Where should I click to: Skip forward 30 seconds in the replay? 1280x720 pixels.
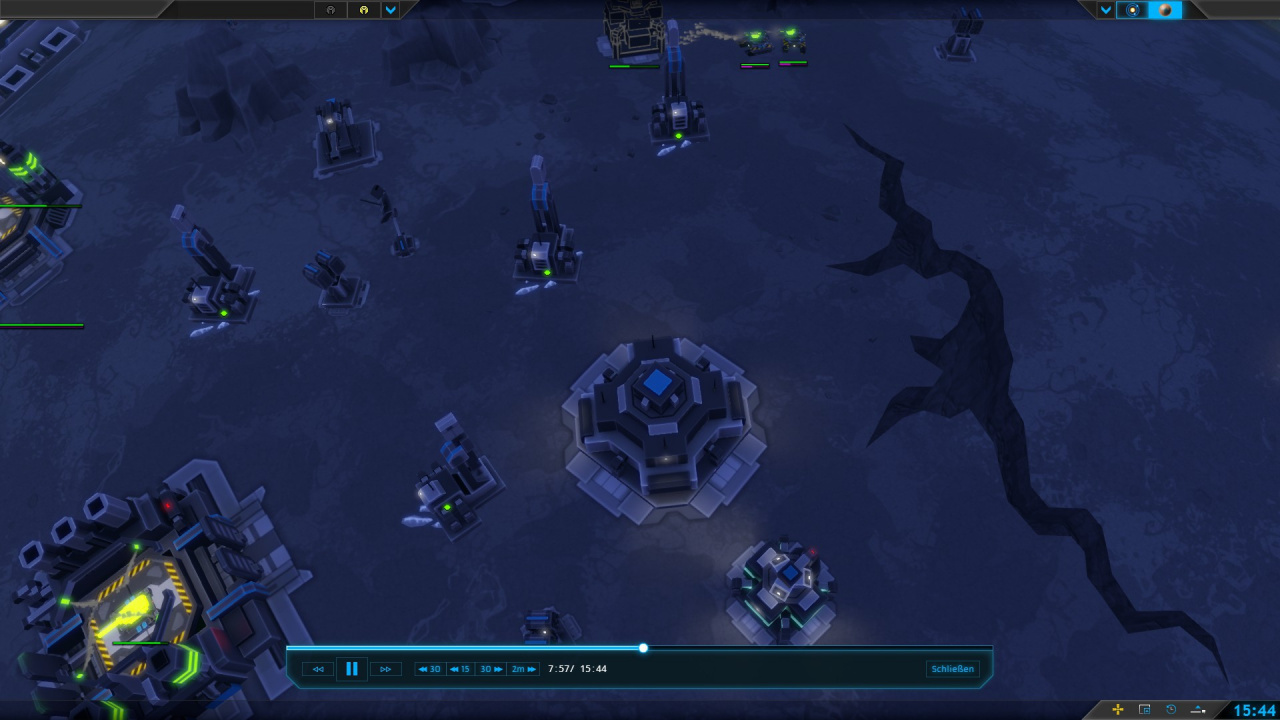(491, 669)
